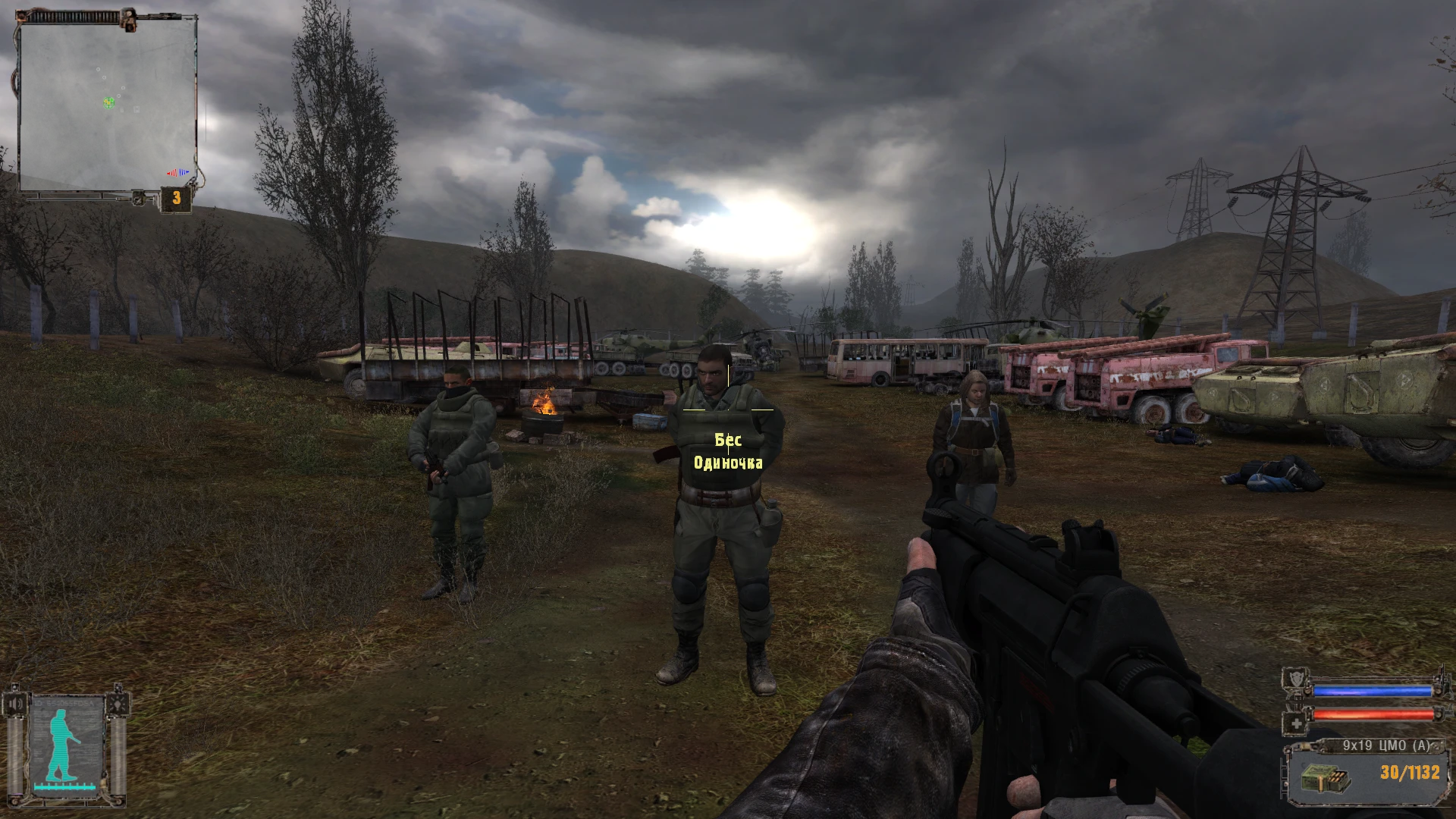The image size is (1456, 819).
Task: Click the blue arrow indicator on the minimap
Action: 184,172
